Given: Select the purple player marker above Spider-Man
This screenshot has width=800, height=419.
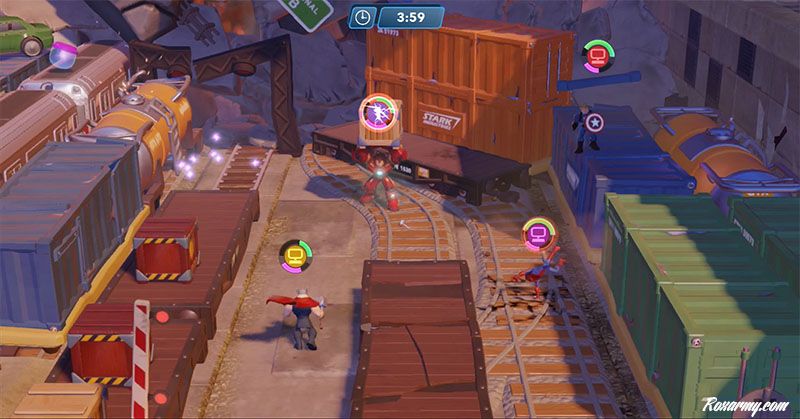Looking at the screenshot, I should [539, 236].
